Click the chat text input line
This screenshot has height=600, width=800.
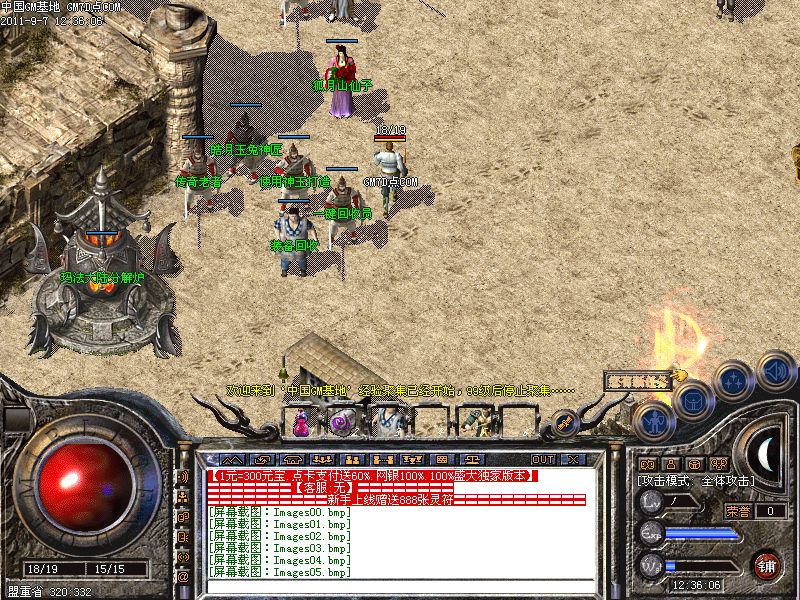coord(400,588)
